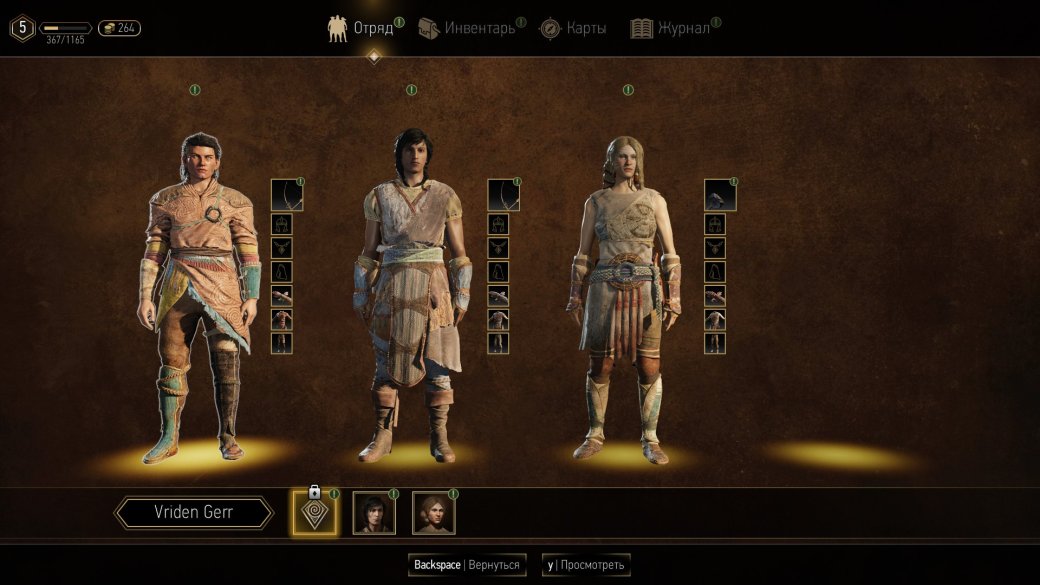Open Vriden Gerr's bow weapon slot
The height and width of the screenshot is (585, 1040).
287,195
